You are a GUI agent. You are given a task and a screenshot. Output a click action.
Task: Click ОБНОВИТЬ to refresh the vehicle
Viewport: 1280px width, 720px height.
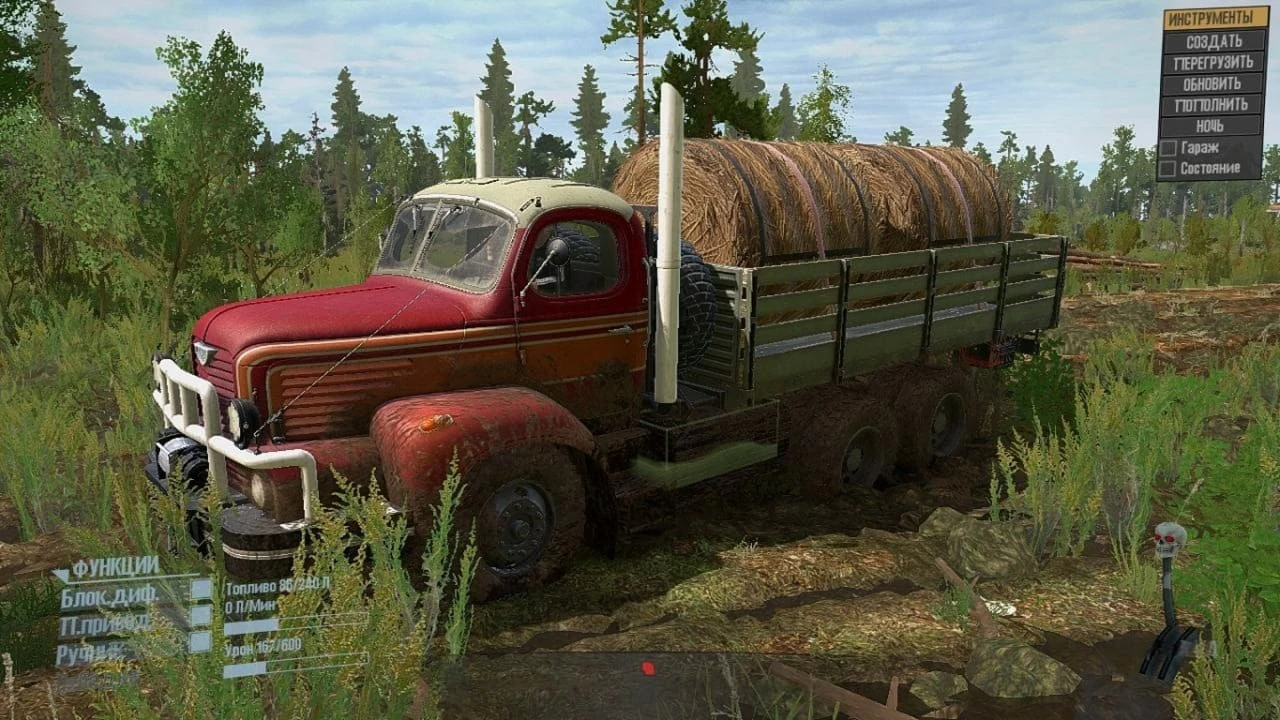[1215, 83]
